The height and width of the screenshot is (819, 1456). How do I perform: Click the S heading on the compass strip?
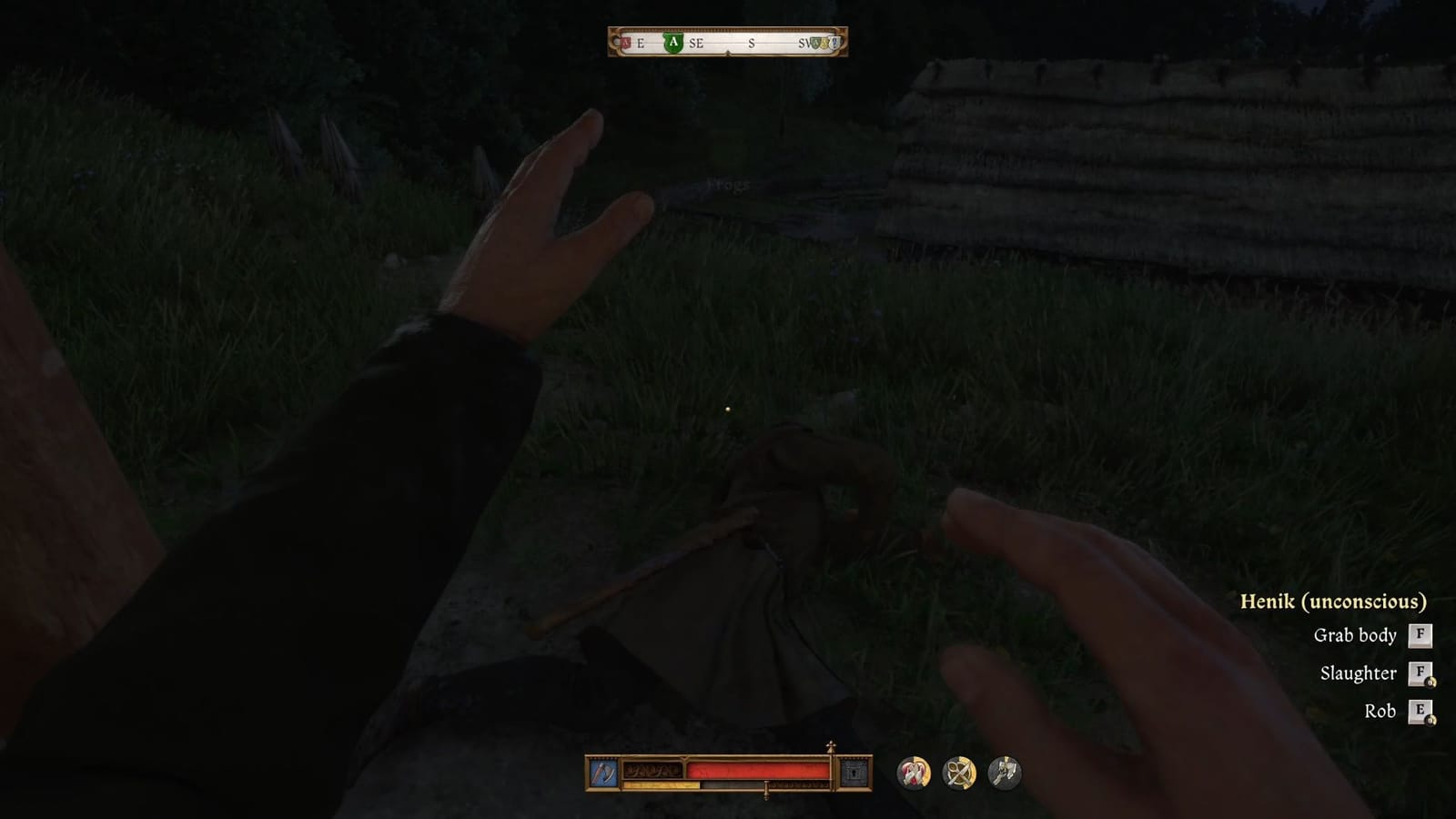[x=751, y=42]
